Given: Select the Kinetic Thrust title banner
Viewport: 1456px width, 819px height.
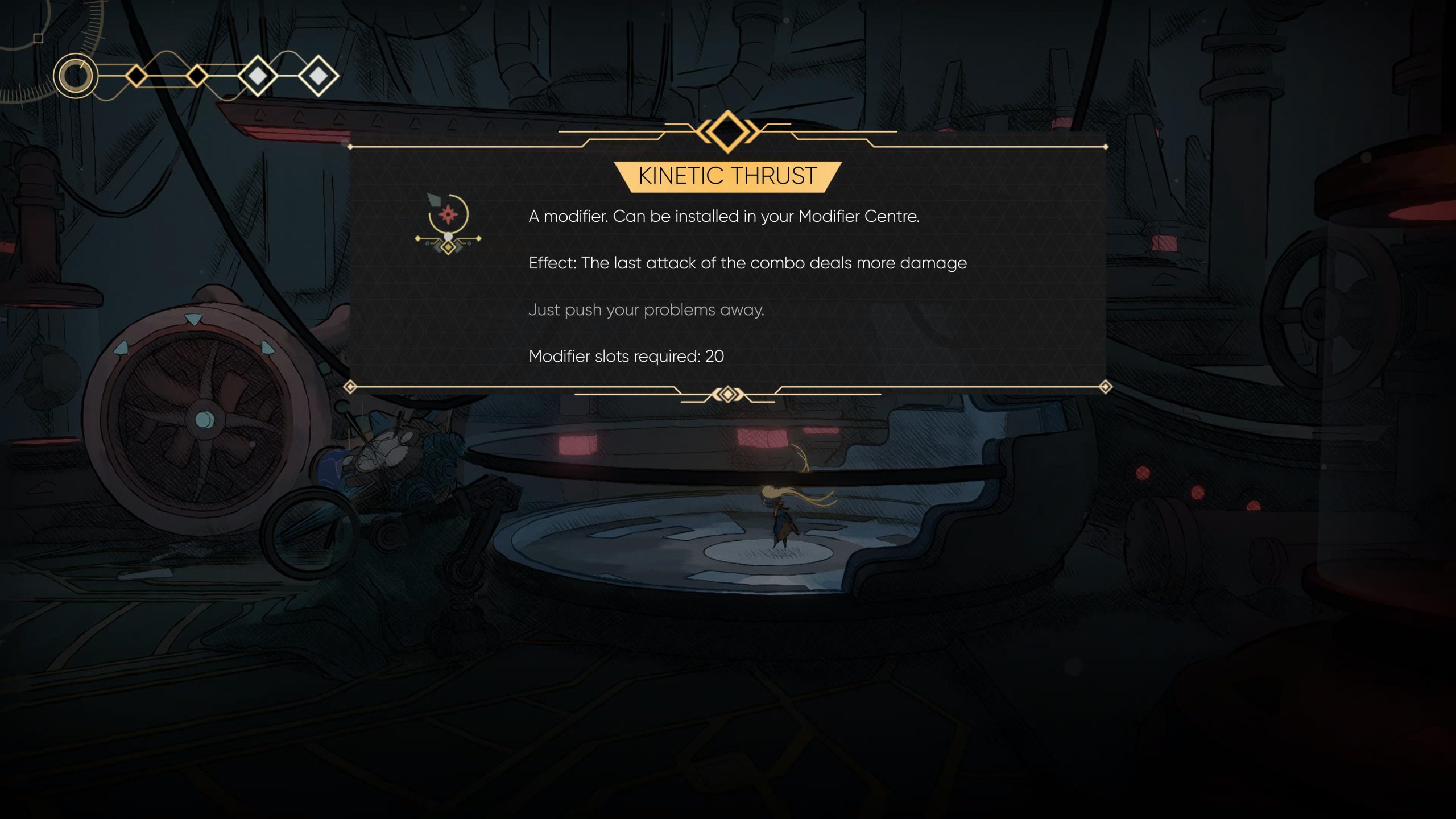Looking at the screenshot, I should tap(727, 176).
